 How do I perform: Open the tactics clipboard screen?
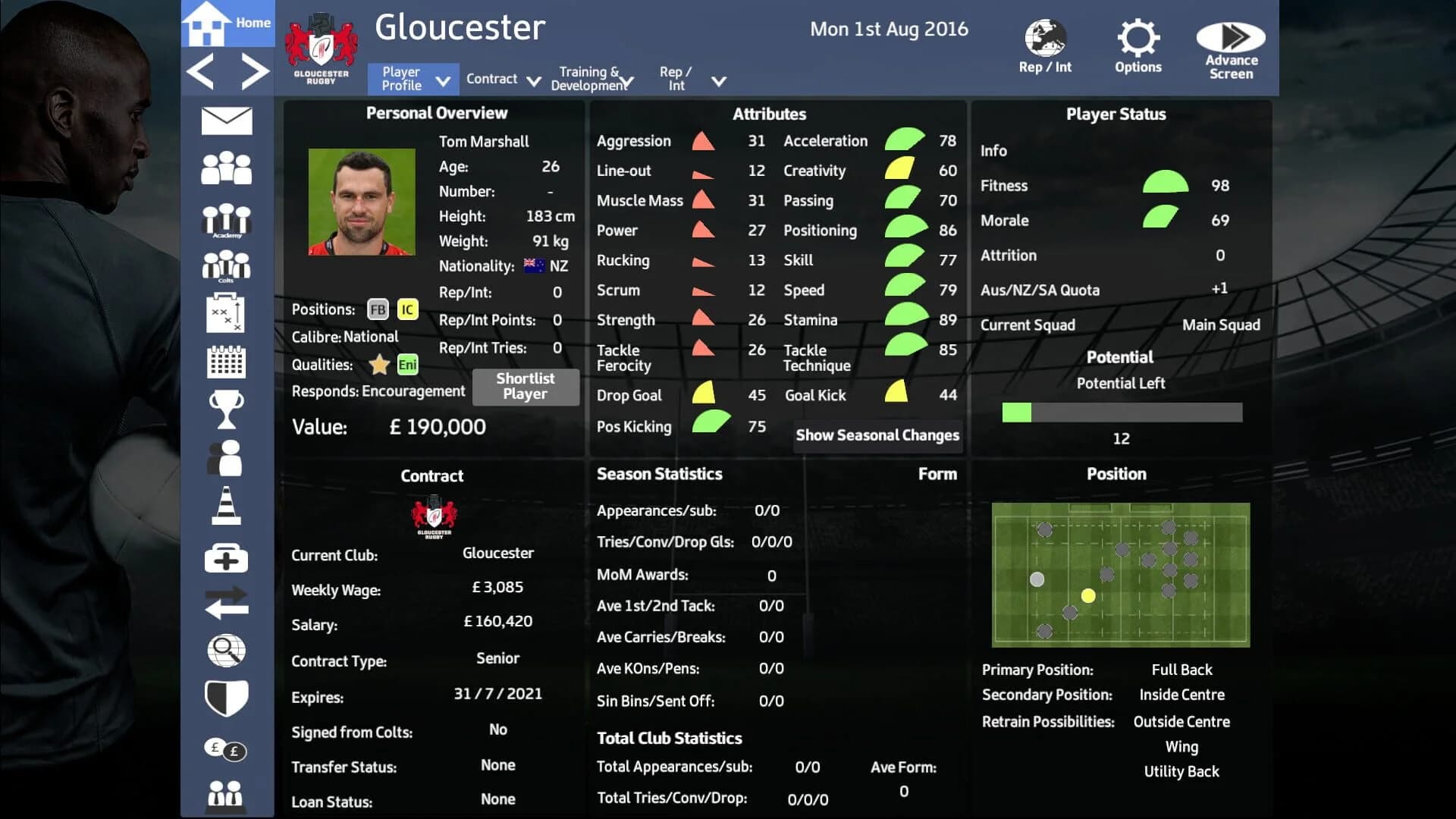click(x=225, y=312)
